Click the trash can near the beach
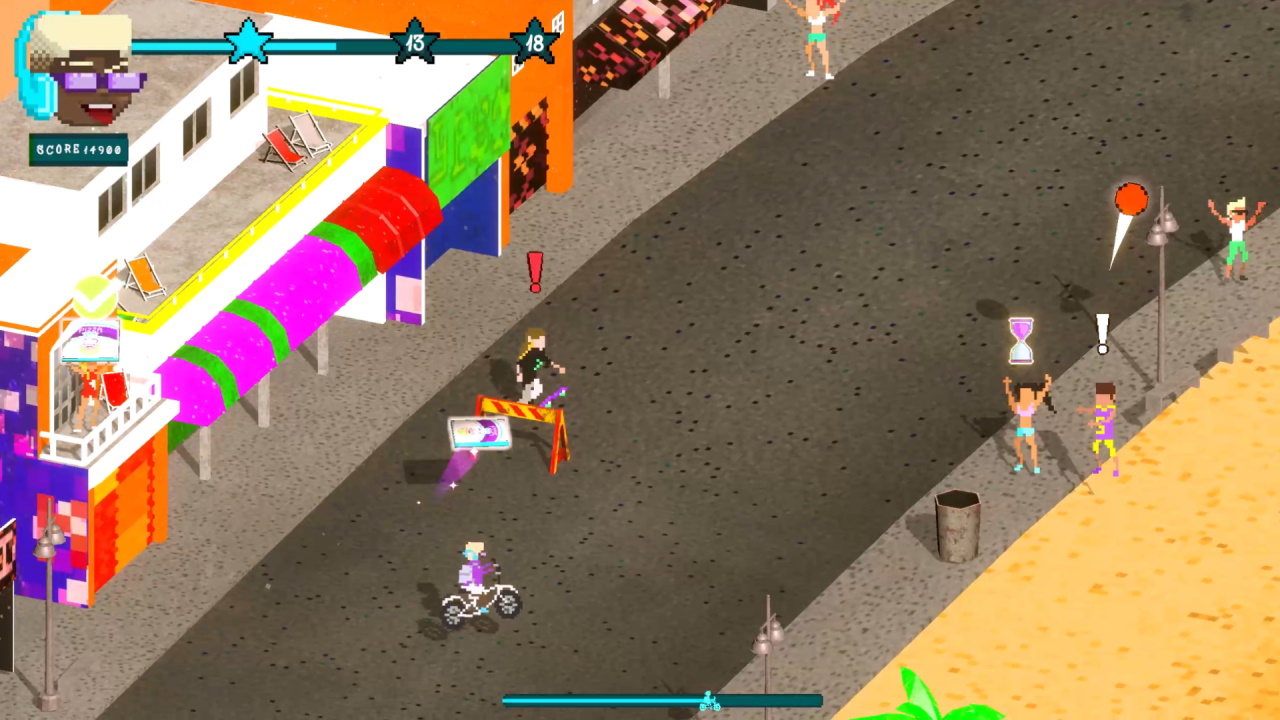1280x720 pixels. tap(957, 520)
